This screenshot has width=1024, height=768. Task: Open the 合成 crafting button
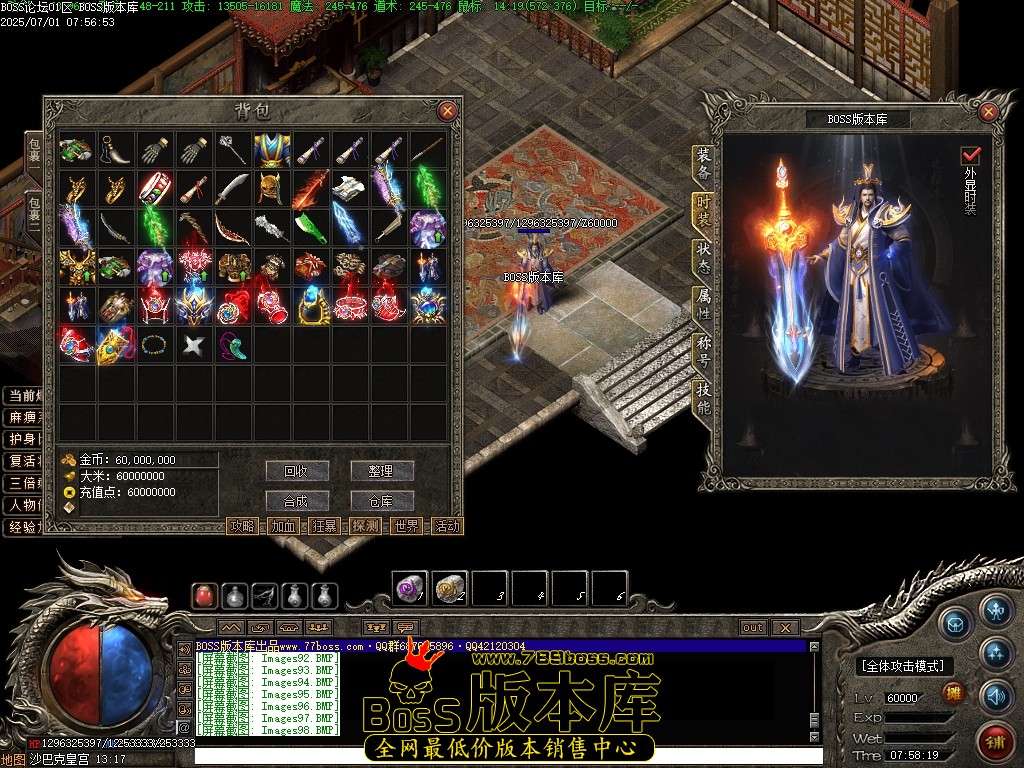[x=297, y=501]
